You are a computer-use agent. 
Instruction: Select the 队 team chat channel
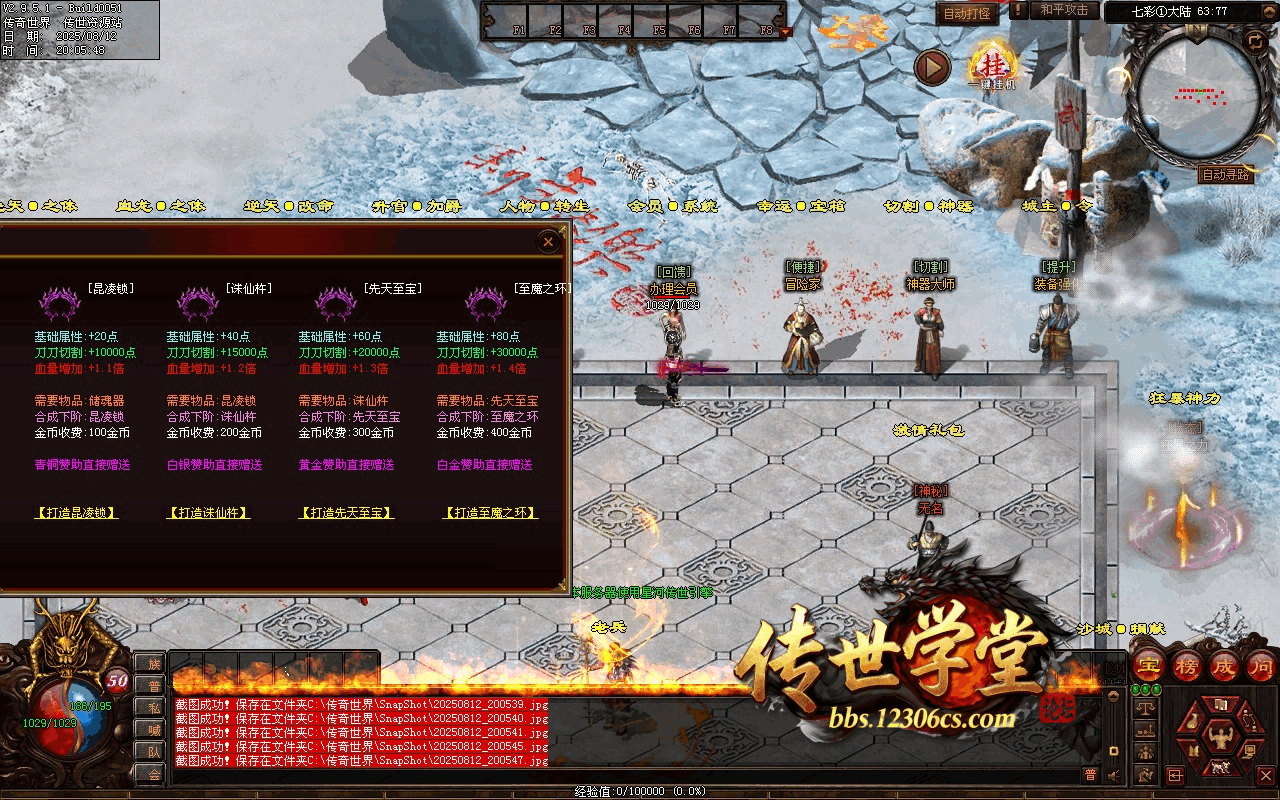(154, 751)
